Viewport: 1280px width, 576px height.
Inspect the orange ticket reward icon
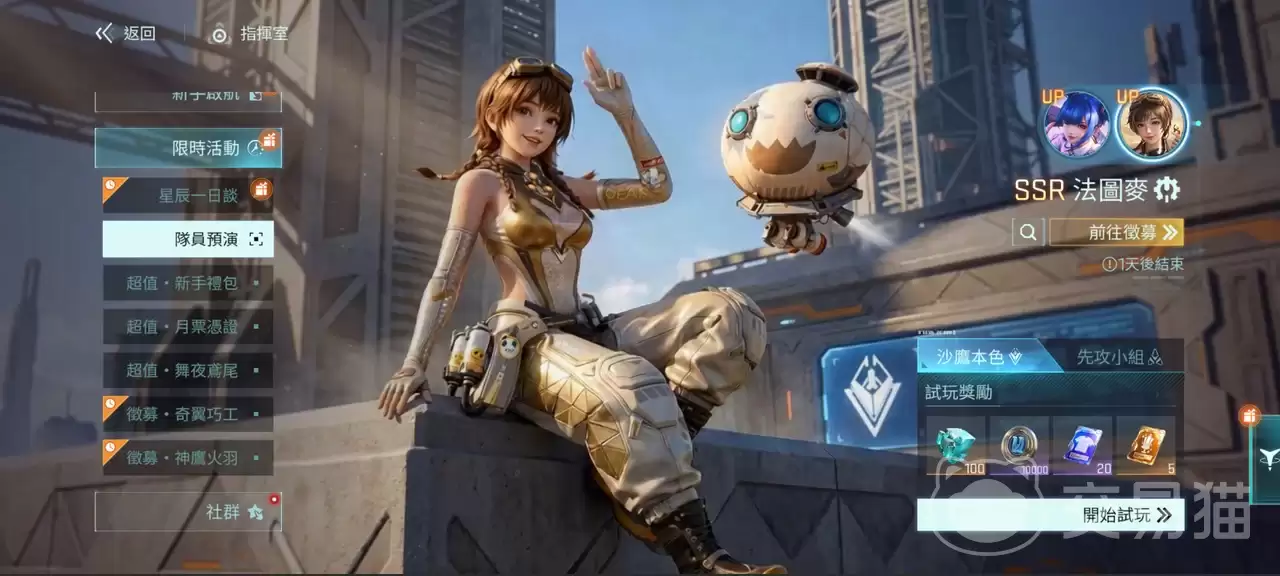click(x=1146, y=443)
